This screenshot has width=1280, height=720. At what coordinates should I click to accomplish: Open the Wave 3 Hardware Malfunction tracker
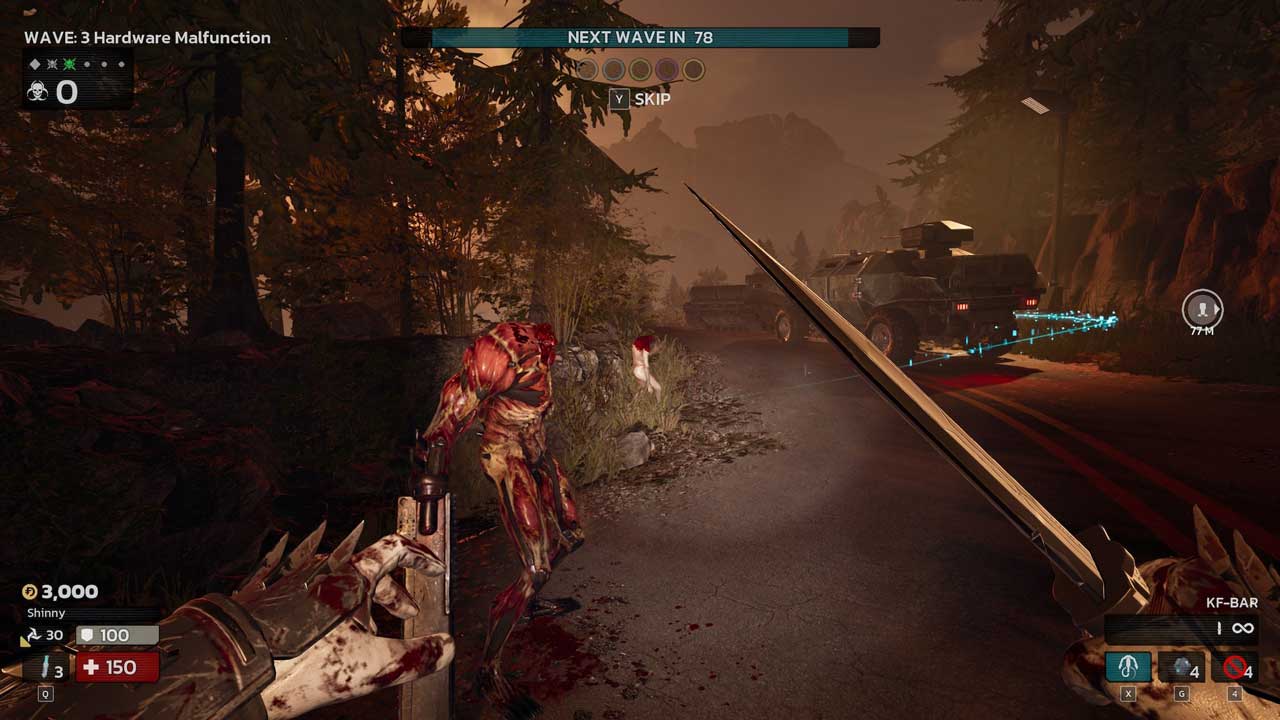click(147, 38)
